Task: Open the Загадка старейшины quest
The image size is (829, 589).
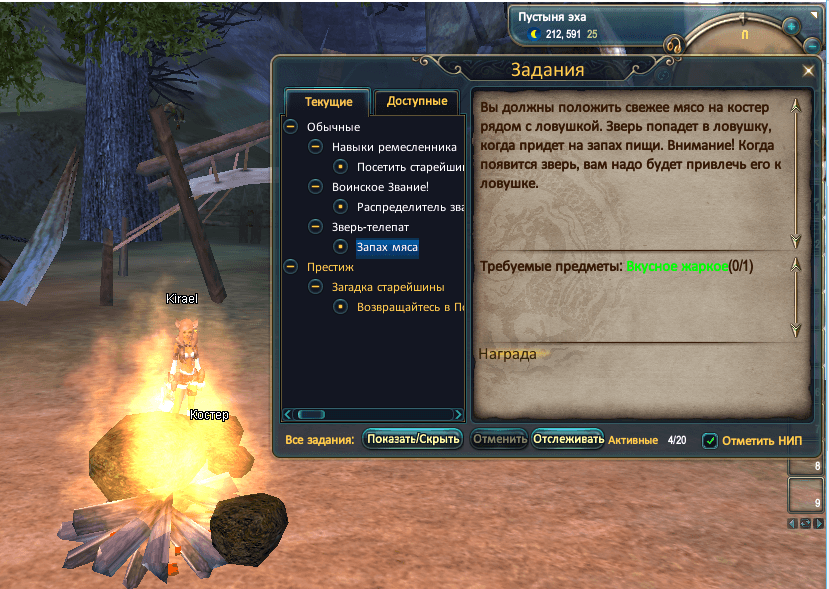Action: point(389,287)
